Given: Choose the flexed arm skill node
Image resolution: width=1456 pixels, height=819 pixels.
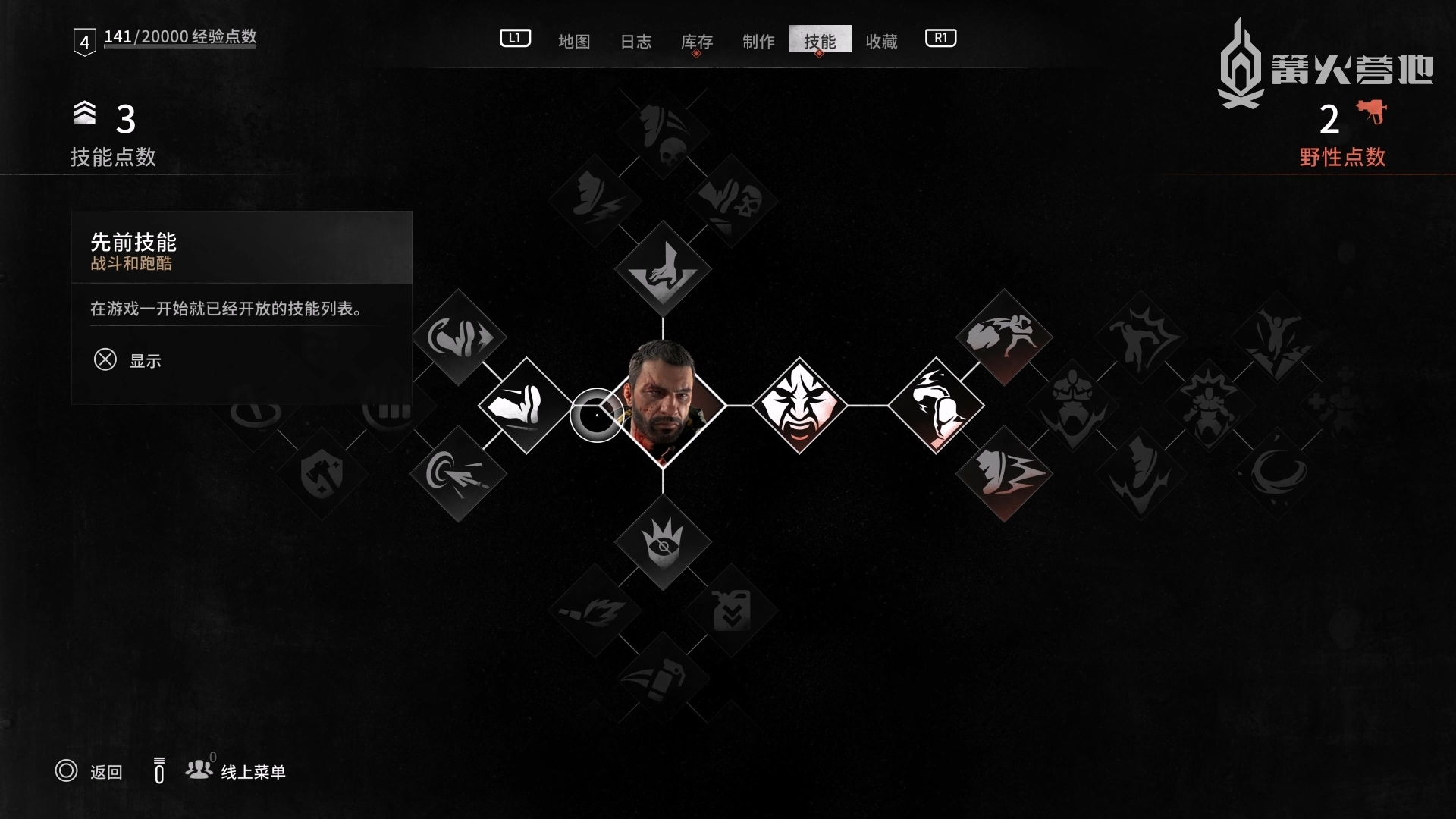Looking at the screenshot, I should [936, 405].
